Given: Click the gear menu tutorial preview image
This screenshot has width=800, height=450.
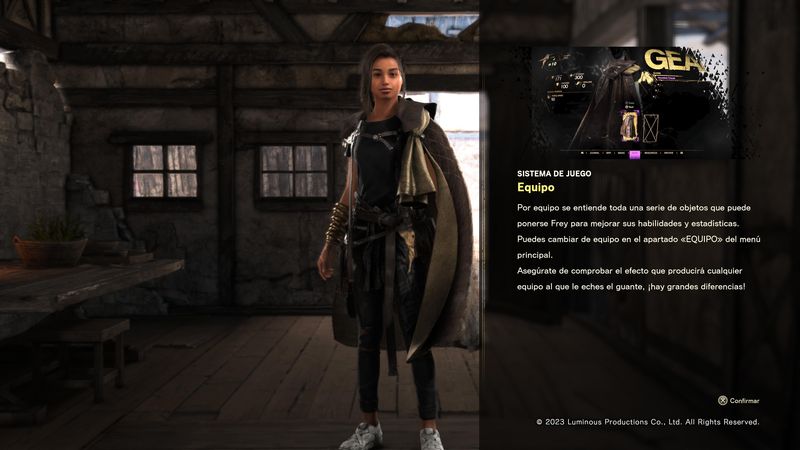Looking at the screenshot, I should (x=629, y=103).
